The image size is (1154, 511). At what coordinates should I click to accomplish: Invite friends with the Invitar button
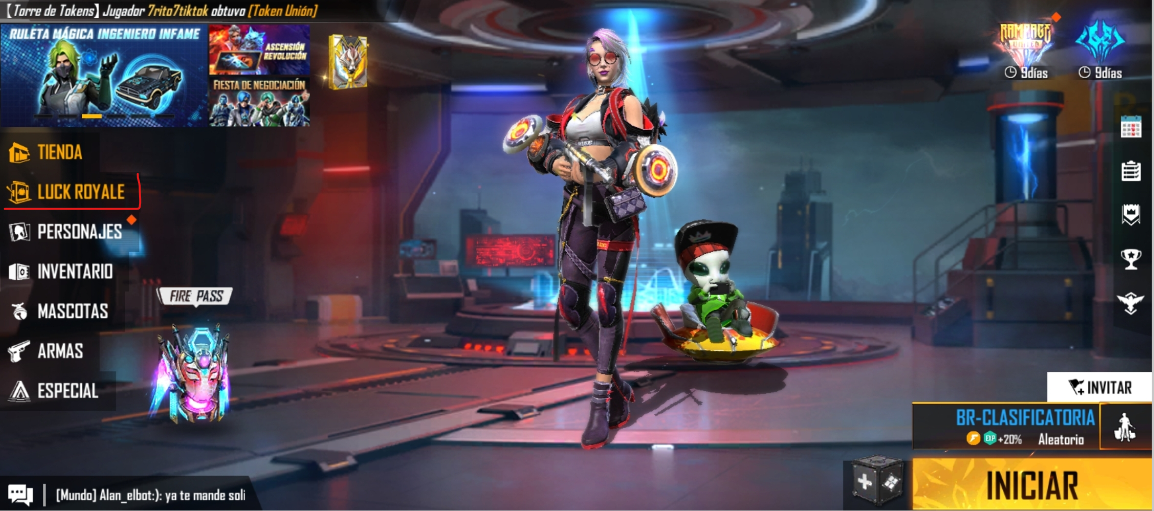pos(1099,387)
